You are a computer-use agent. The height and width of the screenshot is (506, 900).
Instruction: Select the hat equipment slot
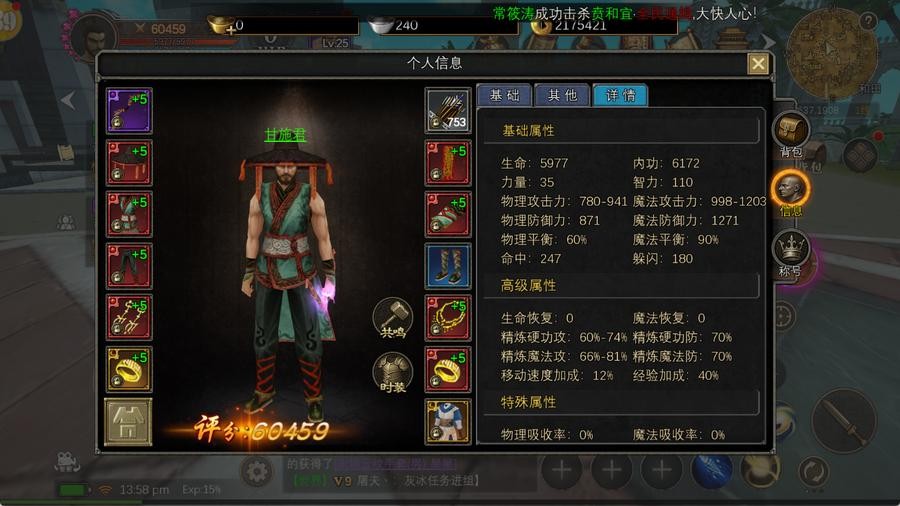129,162
